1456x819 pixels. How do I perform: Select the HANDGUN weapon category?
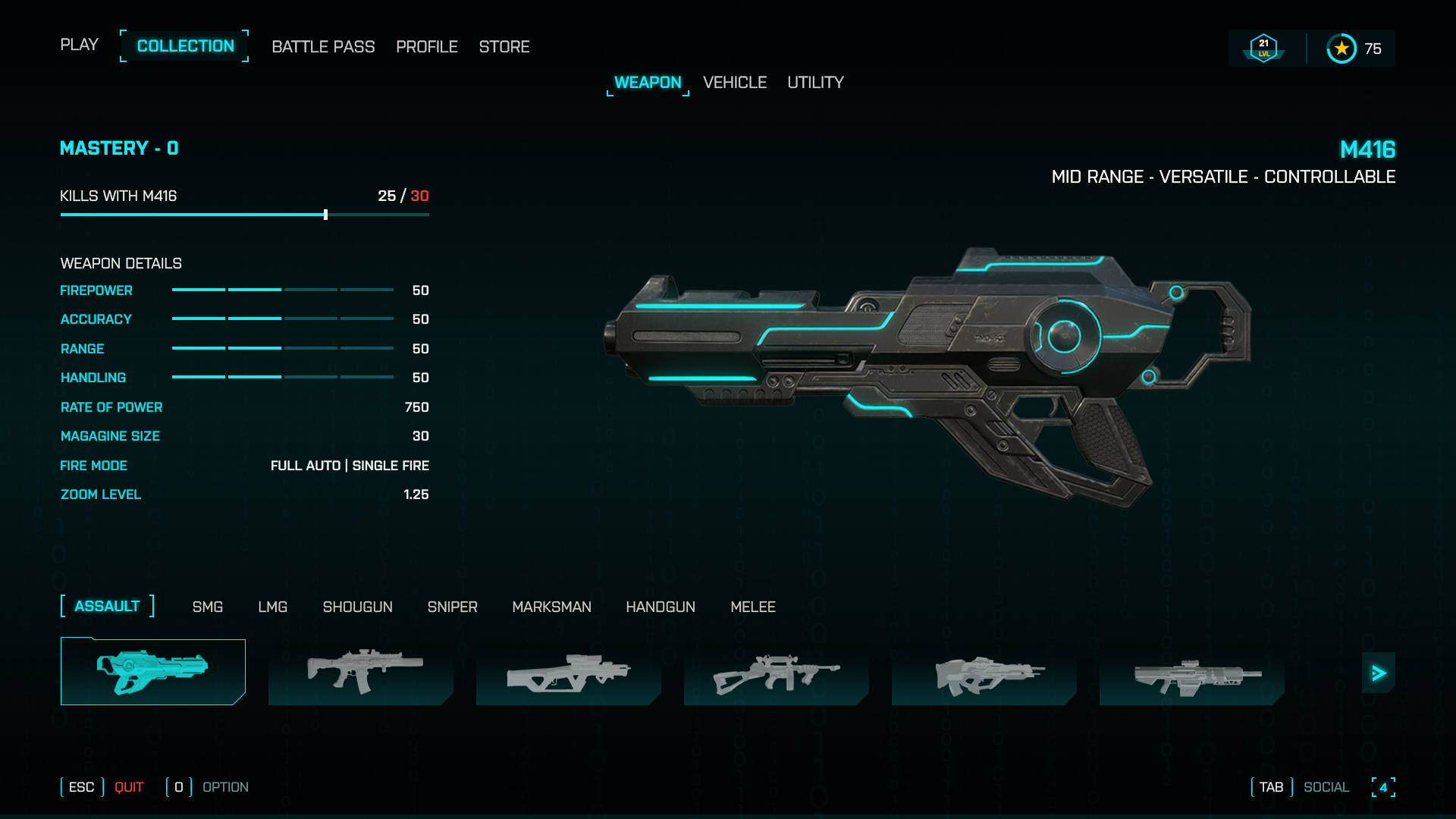(x=661, y=607)
